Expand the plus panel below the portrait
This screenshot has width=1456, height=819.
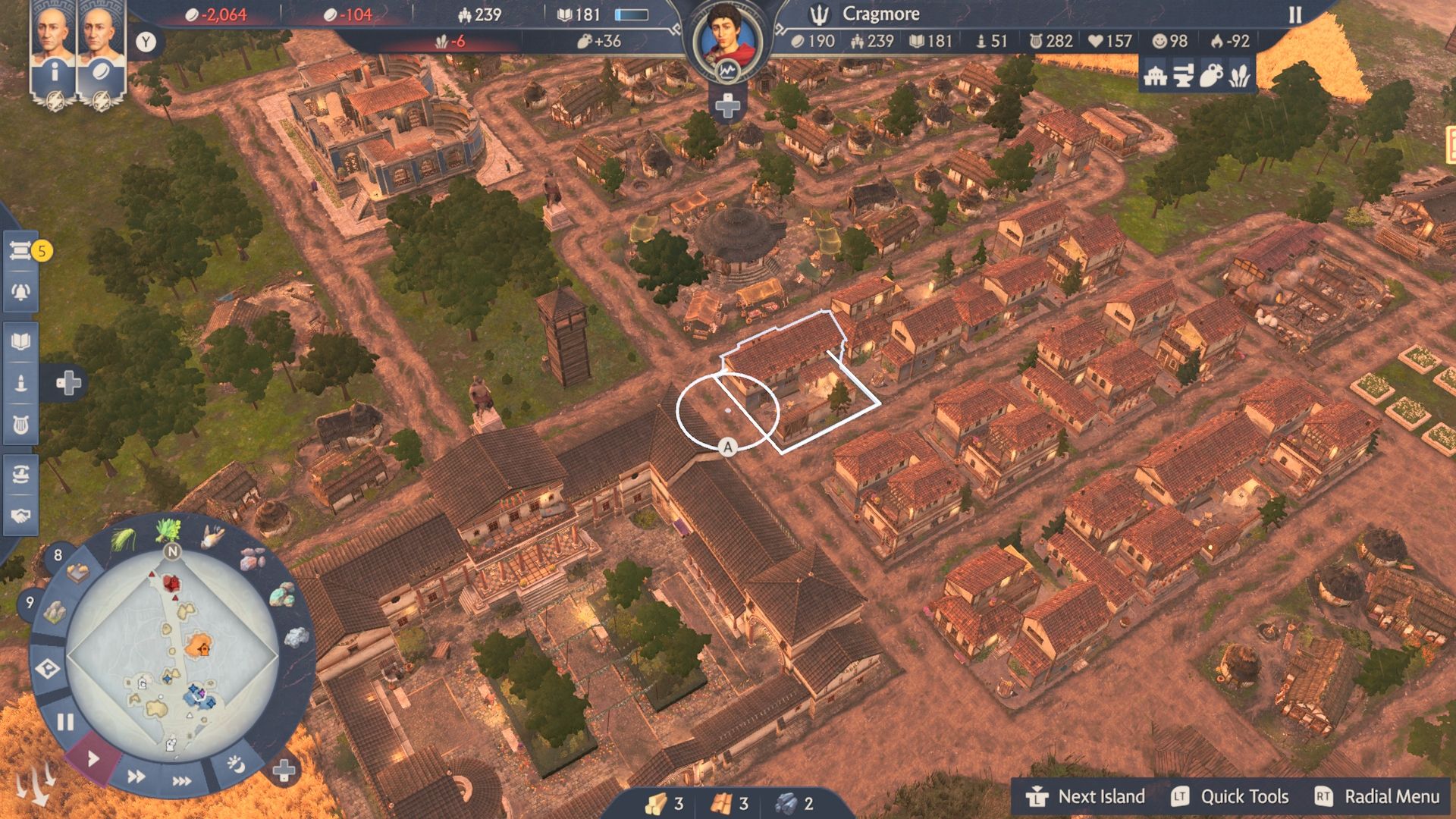point(728,106)
